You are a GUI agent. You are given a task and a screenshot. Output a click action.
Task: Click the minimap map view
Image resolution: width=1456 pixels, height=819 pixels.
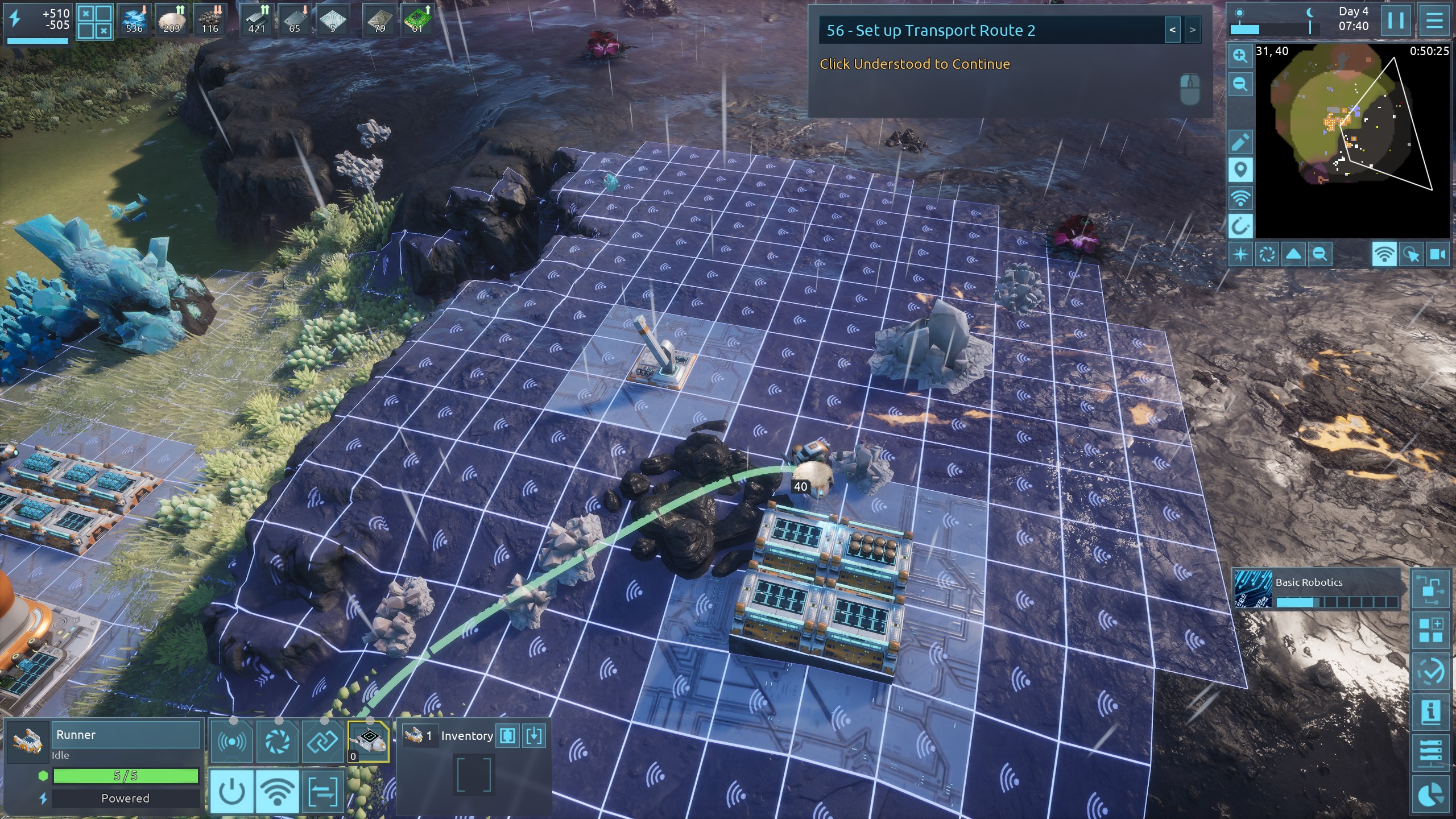point(1352,142)
